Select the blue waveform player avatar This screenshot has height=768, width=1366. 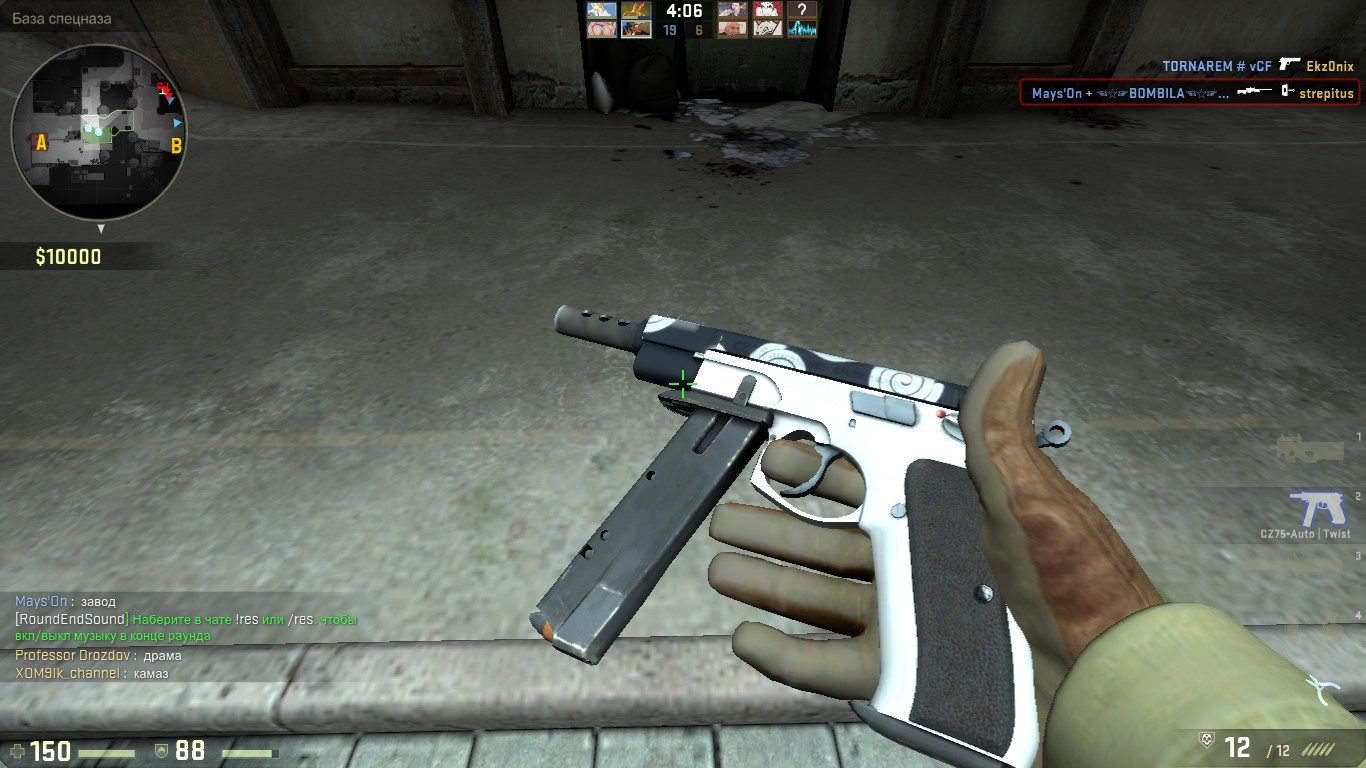click(x=802, y=29)
